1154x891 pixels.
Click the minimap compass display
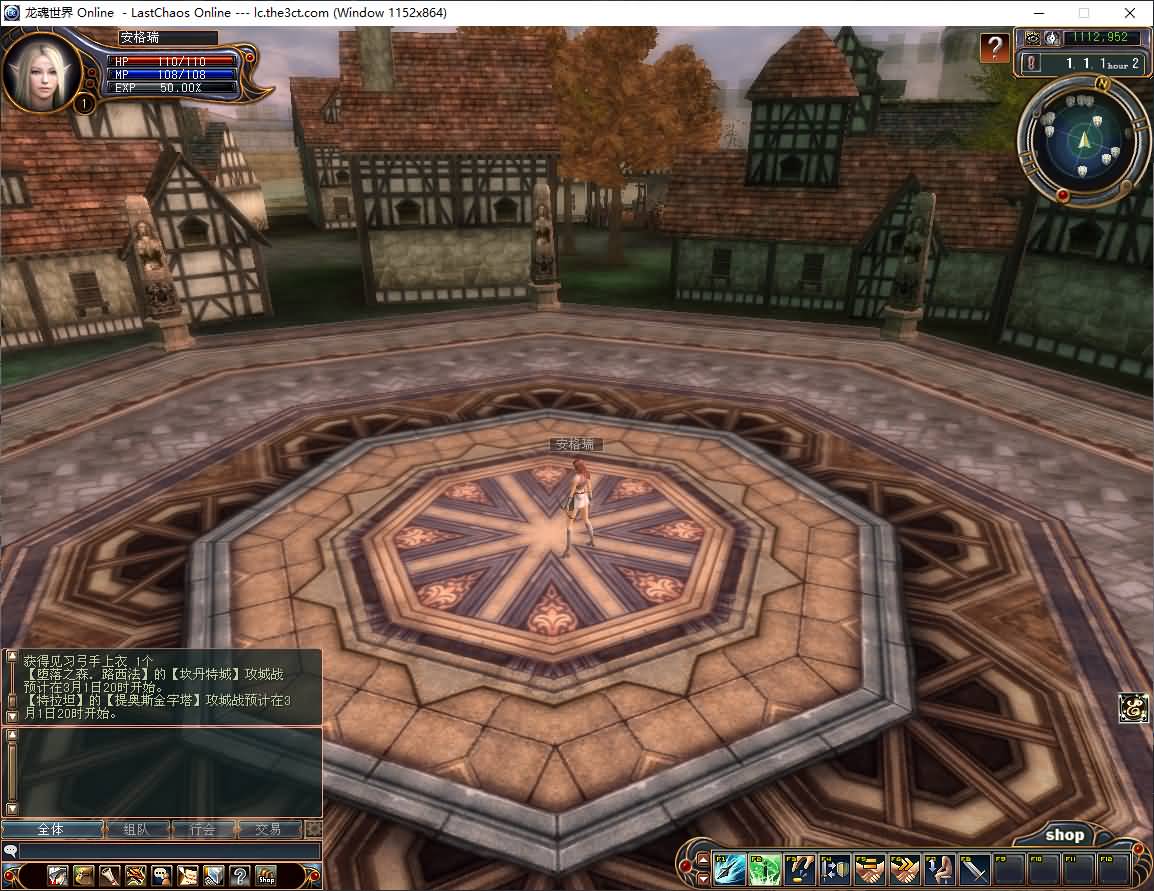(x=1083, y=142)
